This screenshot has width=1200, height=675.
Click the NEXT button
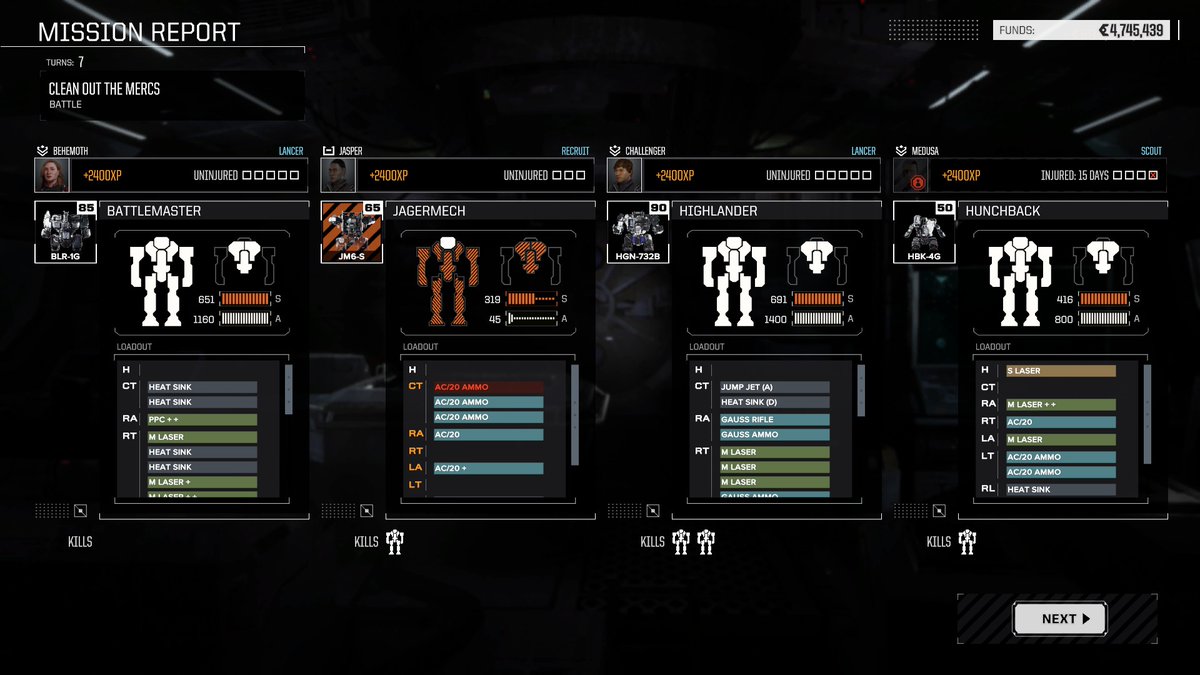[1059, 619]
